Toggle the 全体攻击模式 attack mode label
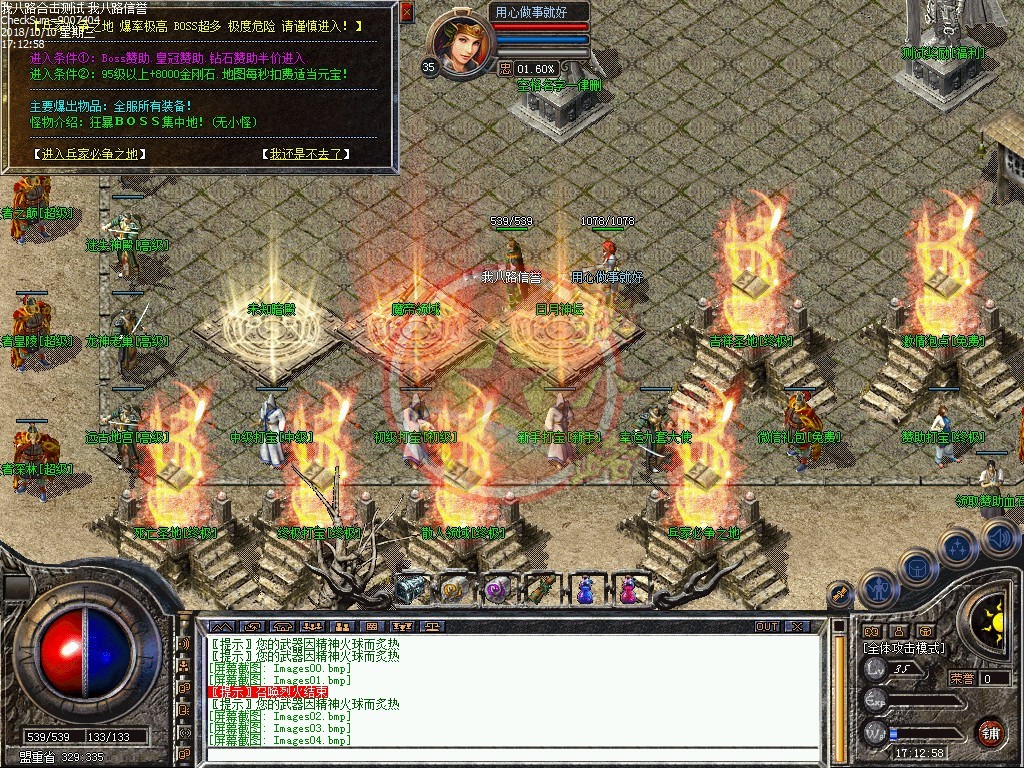The image size is (1024, 768). [x=902, y=648]
